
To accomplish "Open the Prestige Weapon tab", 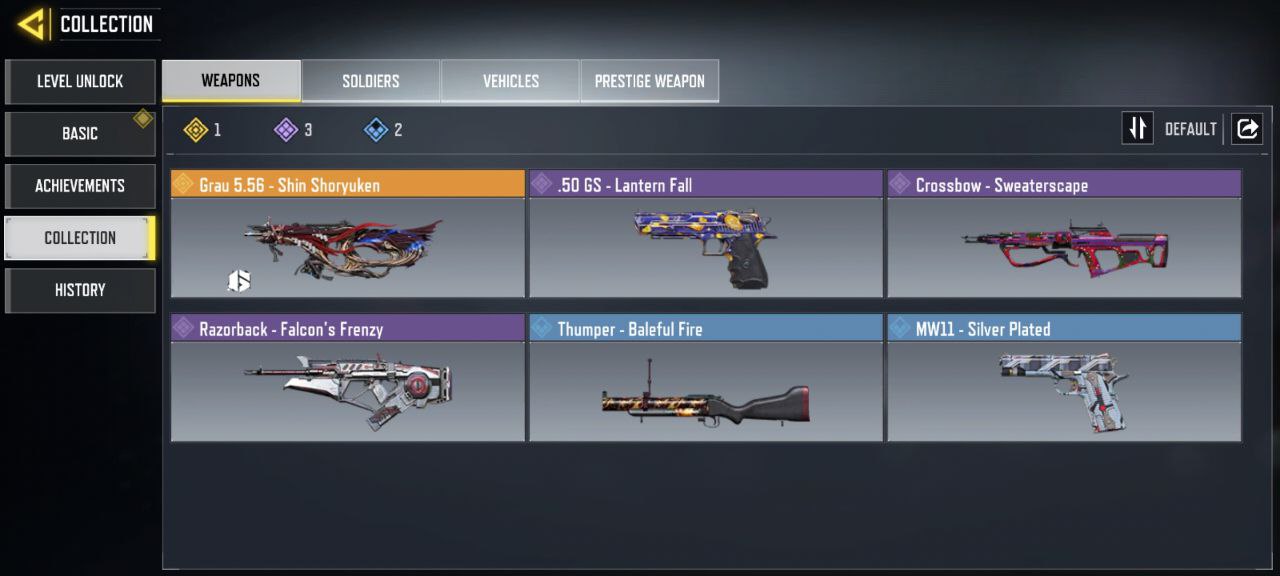I will (650, 81).
